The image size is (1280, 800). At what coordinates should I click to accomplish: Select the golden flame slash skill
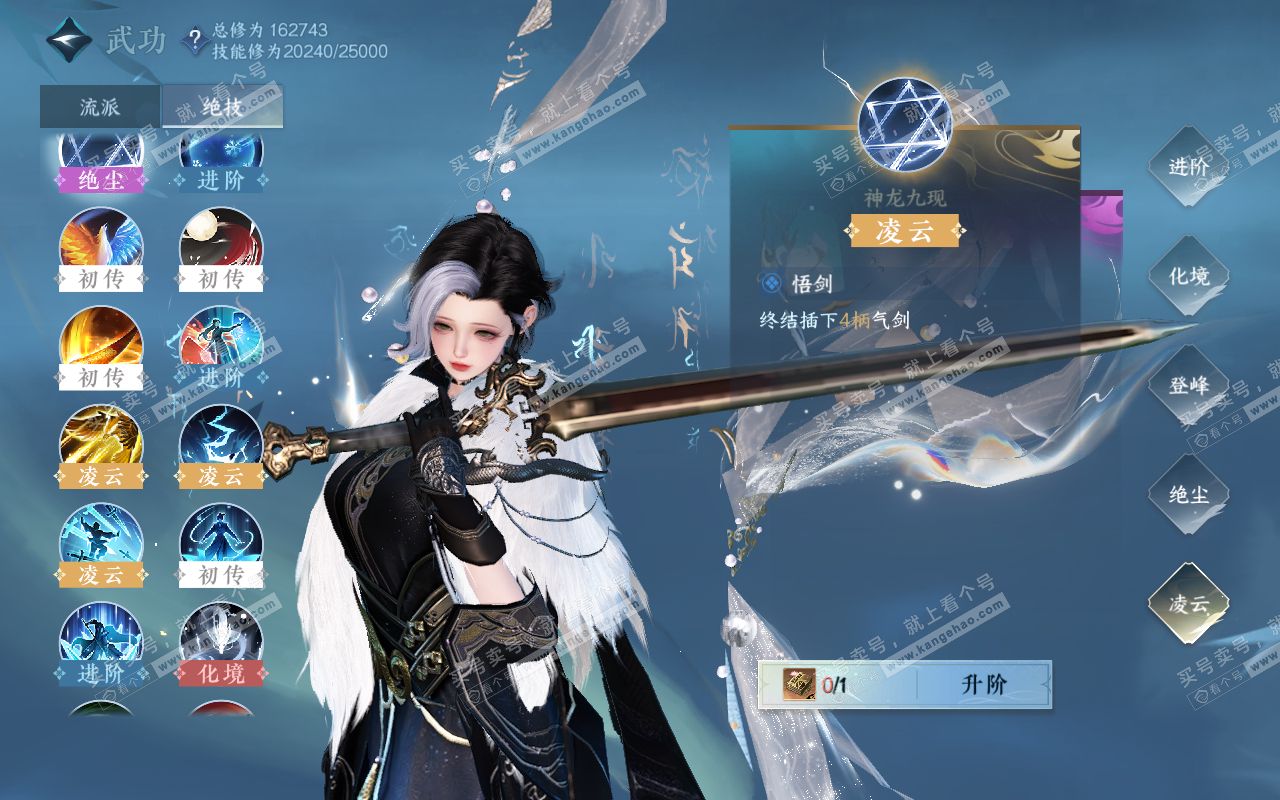101,341
